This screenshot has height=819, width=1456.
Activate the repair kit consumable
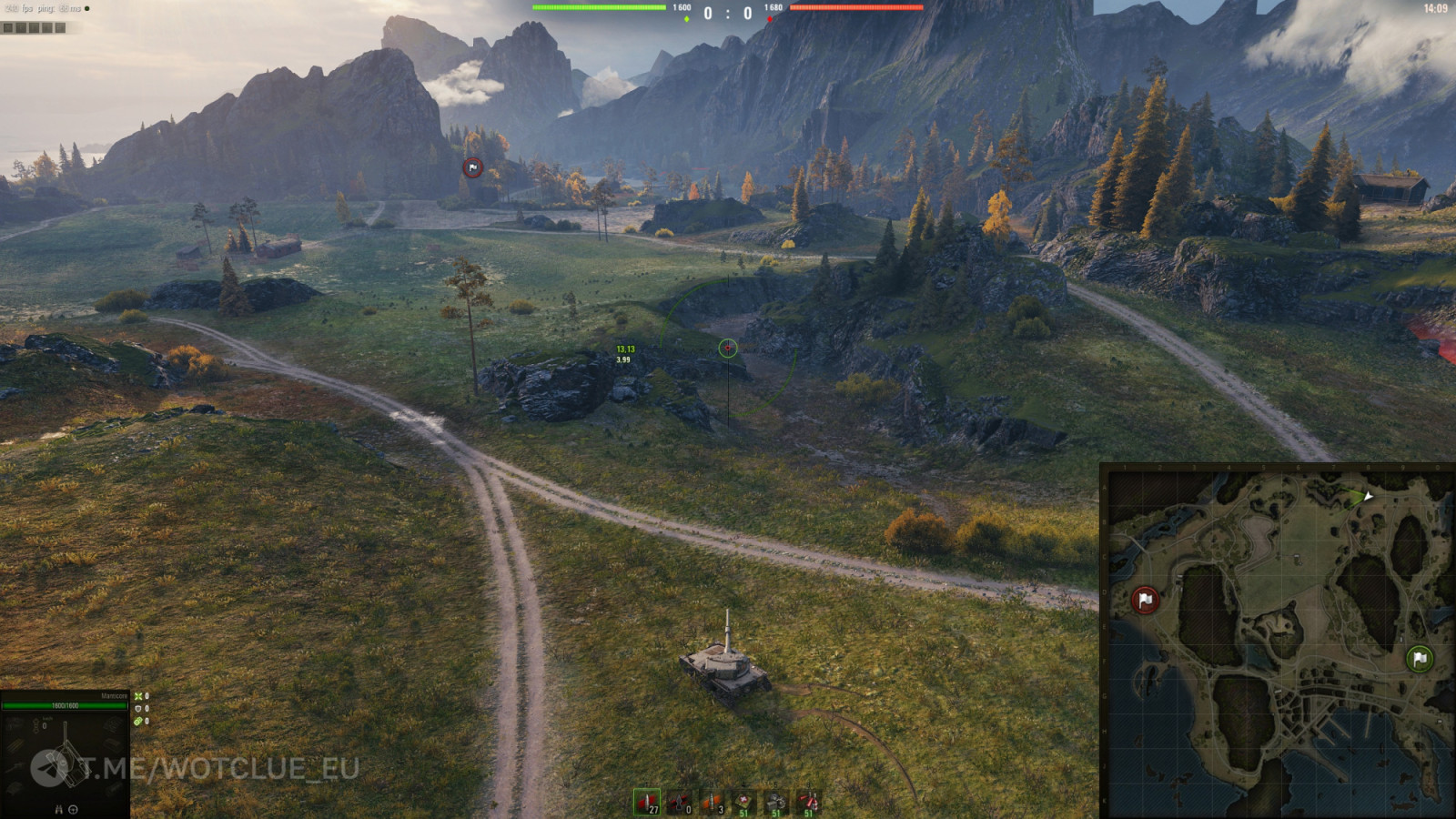776,803
